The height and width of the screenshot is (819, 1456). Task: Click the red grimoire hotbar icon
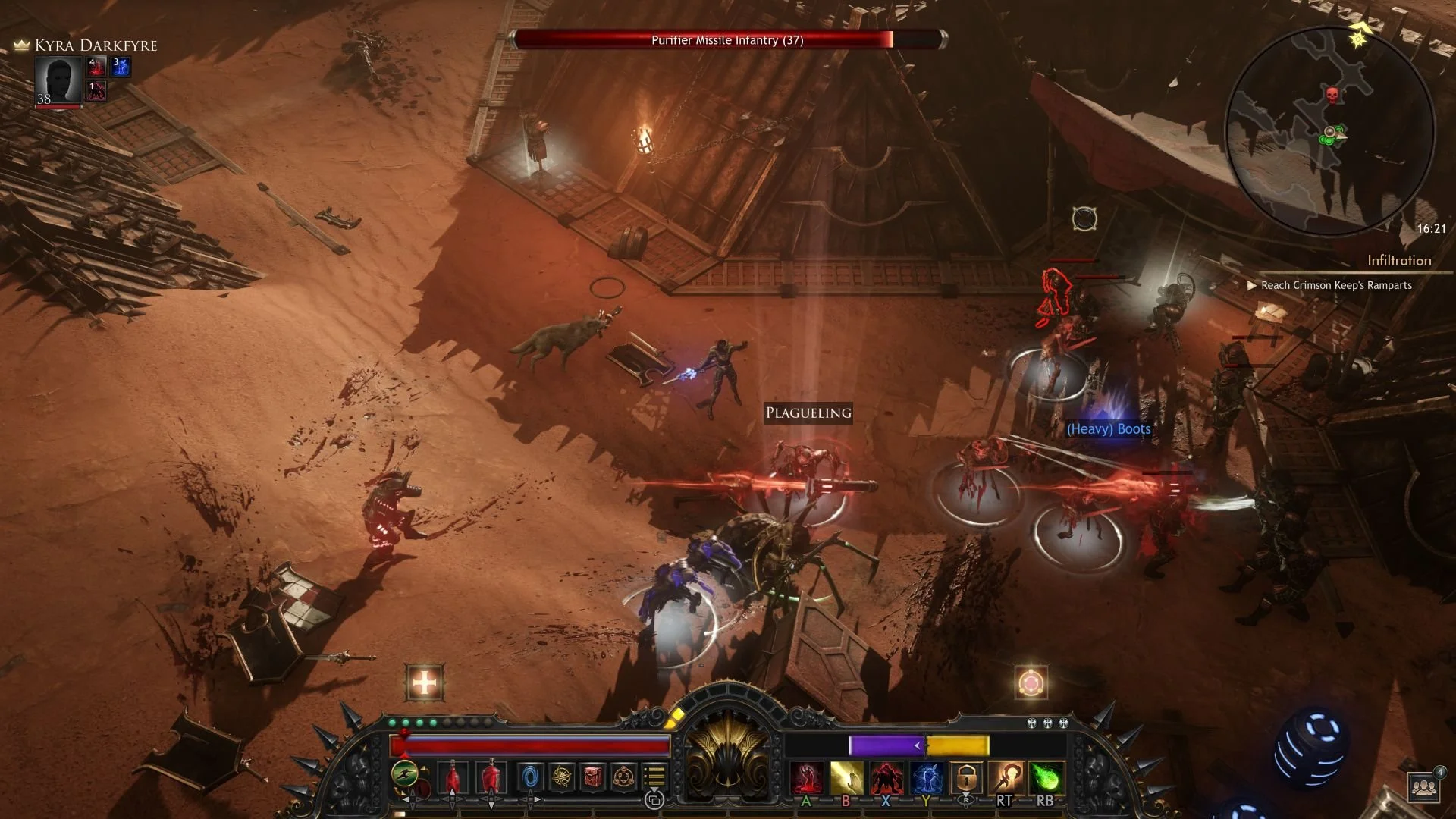(591, 775)
